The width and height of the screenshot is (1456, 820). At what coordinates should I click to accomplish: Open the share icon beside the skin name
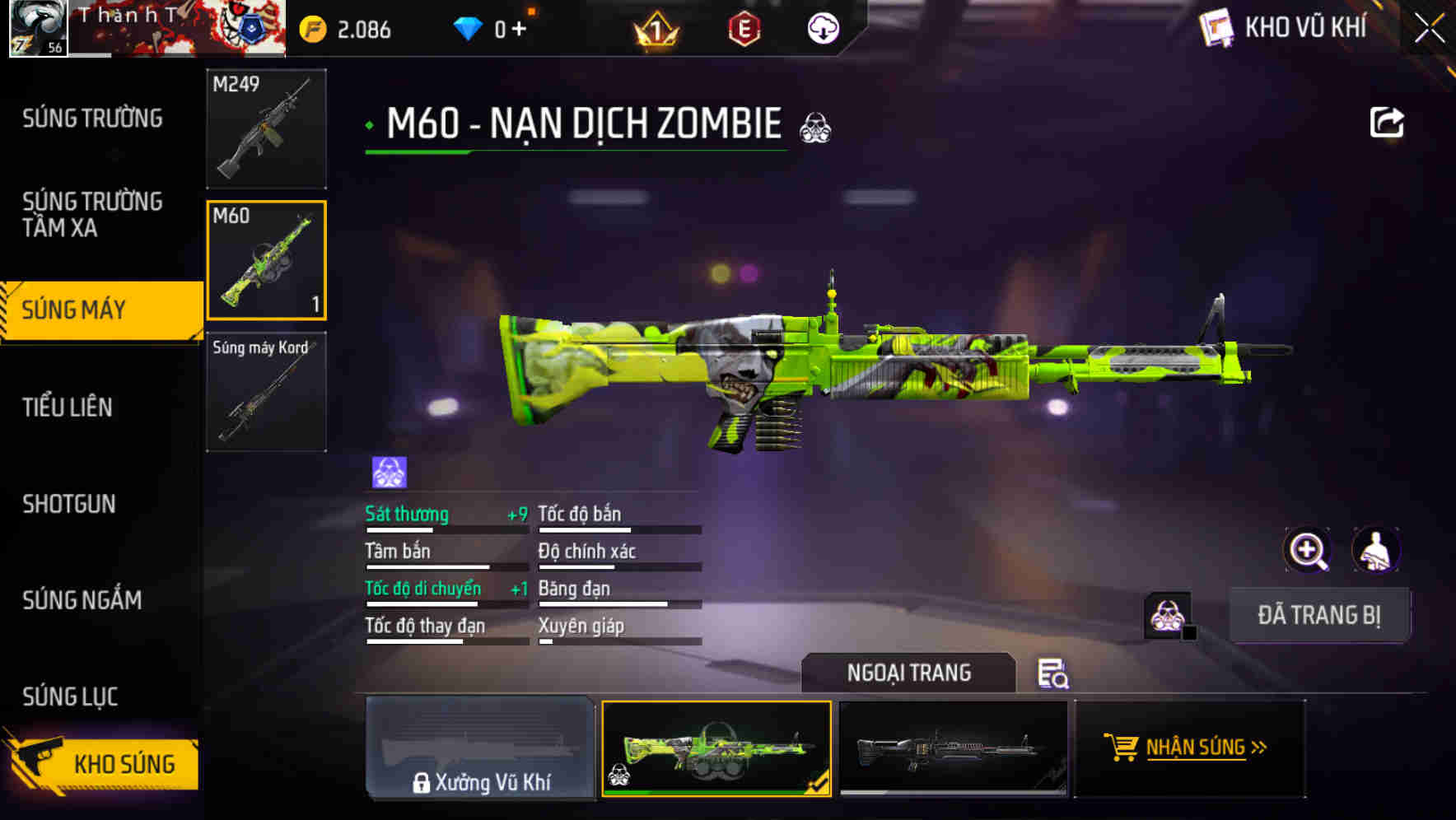click(x=1388, y=122)
